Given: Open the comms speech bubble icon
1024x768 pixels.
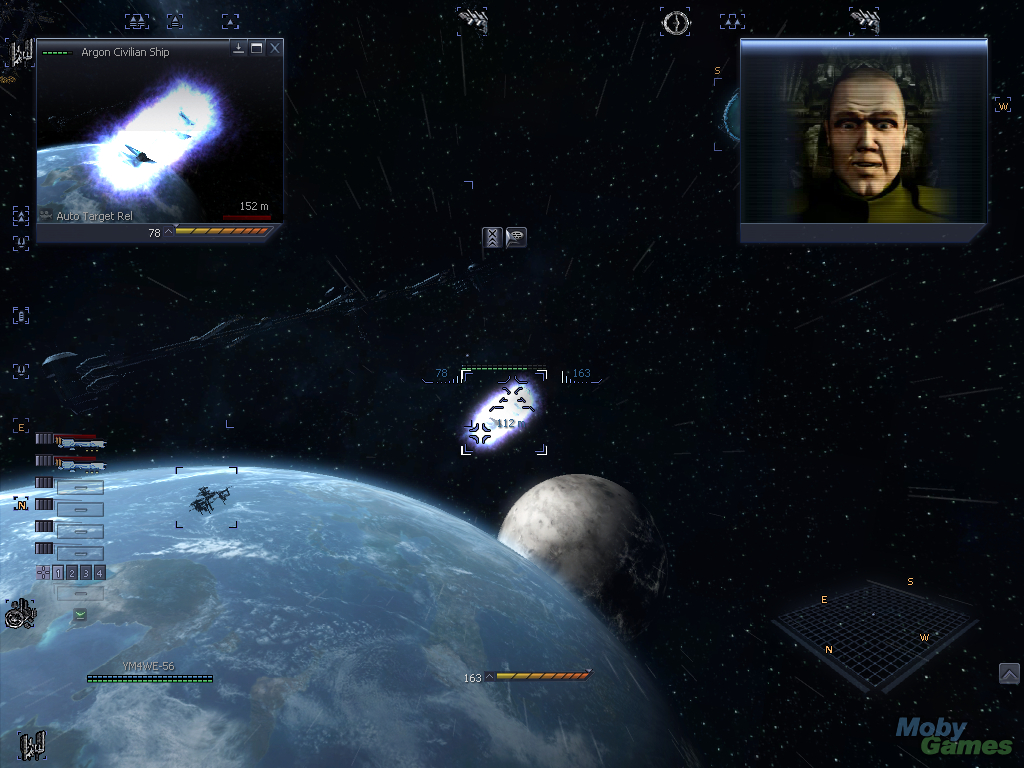Looking at the screenshot, I should tap(516, 237).
